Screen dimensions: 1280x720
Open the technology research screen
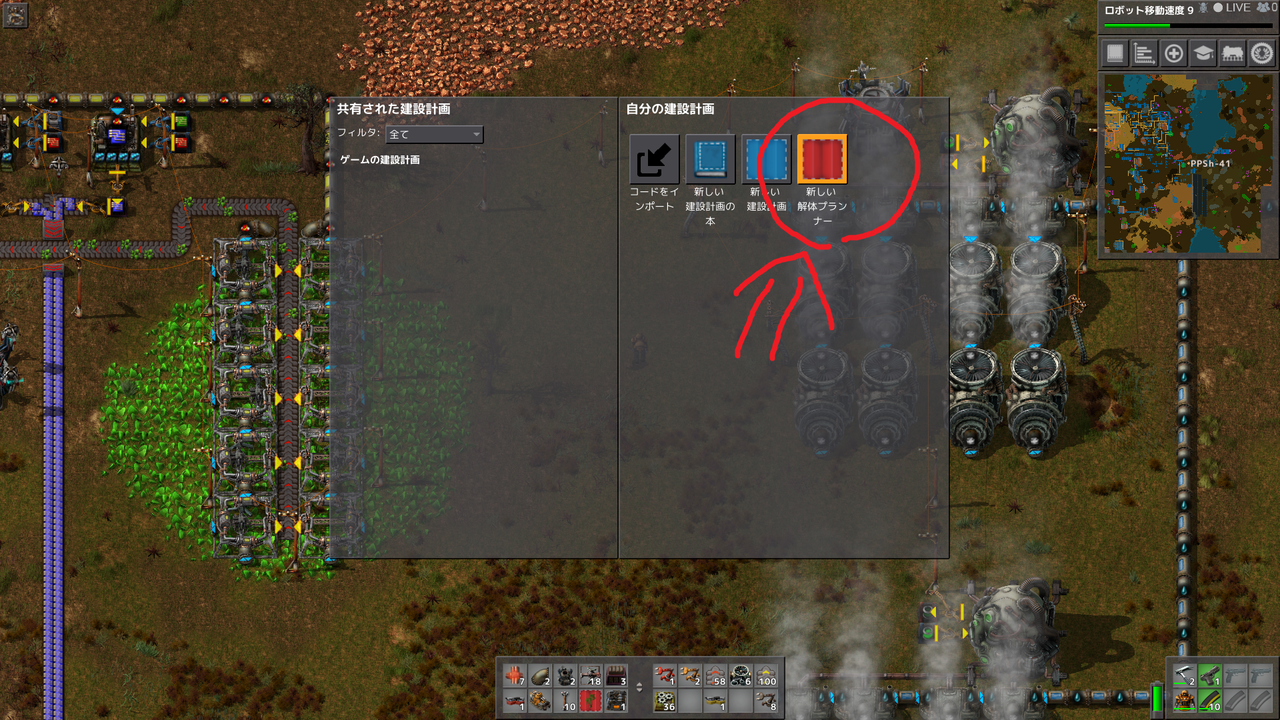[x=1206, y=53]
